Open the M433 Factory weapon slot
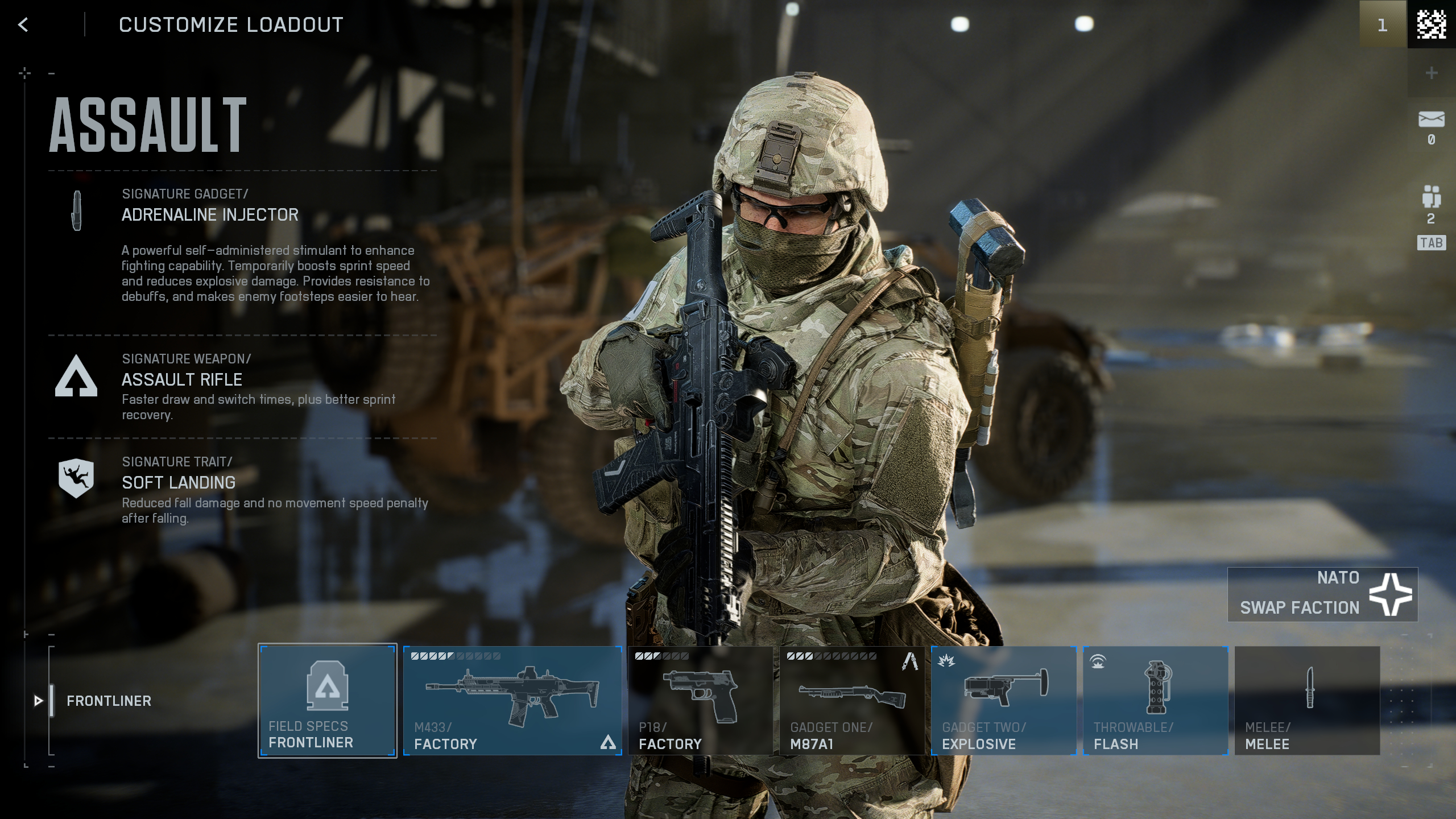Viewport: 1456px width, 819px height. (x=512, y=700)
